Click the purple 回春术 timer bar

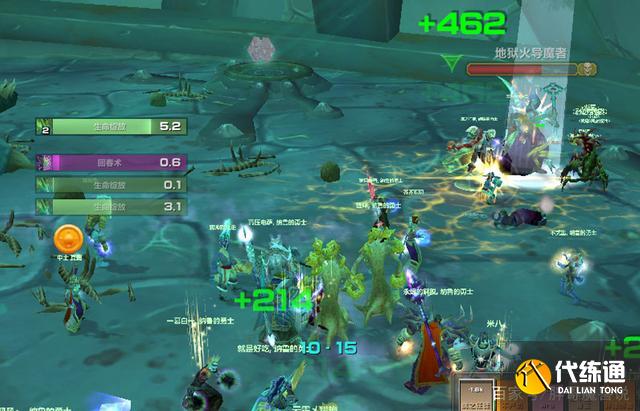click(111, 162)
